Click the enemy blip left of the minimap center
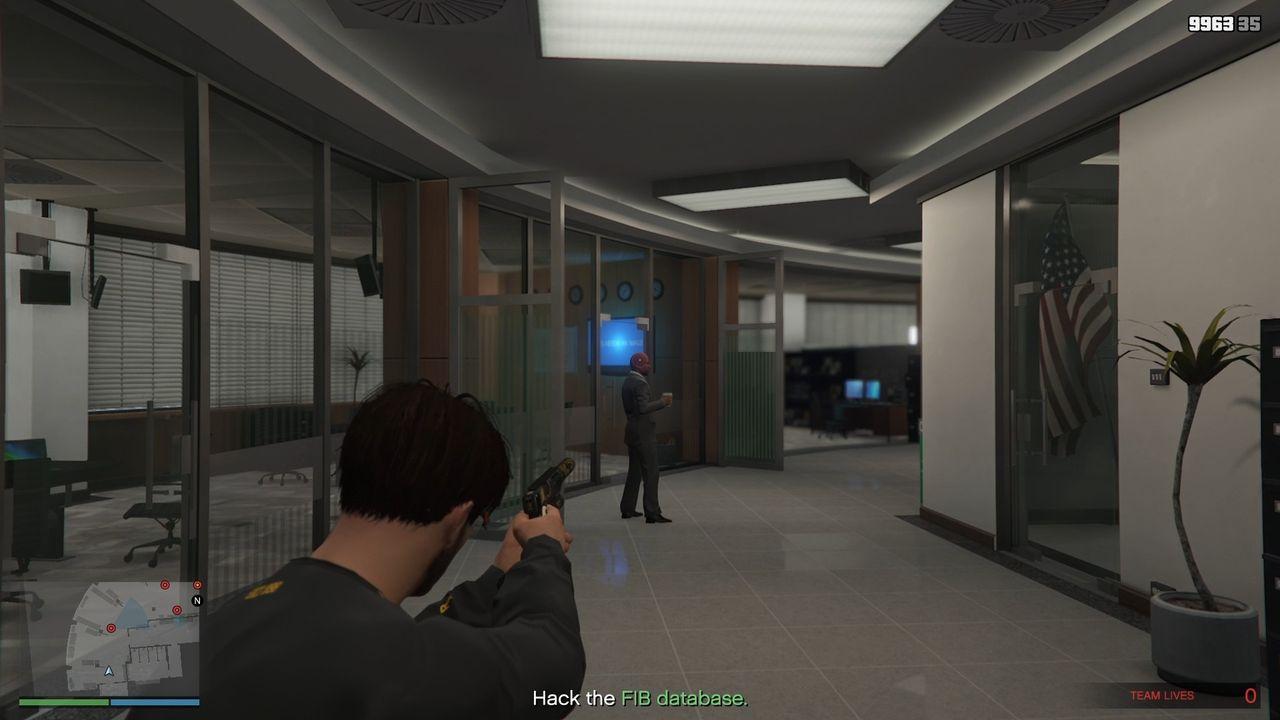 click(111, 628)
